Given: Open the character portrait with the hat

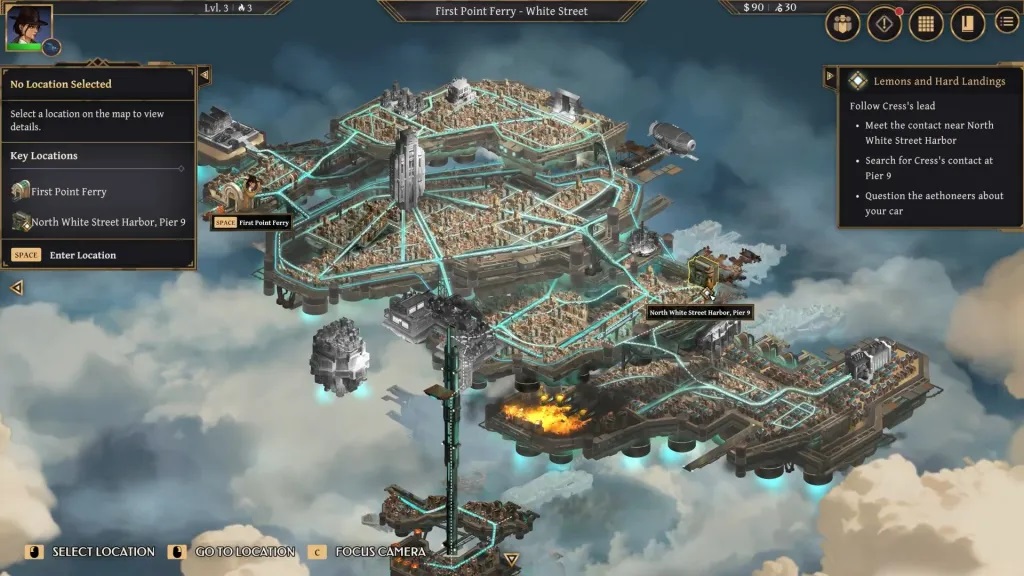Looking at the screenshot, I should click(27, 26).
